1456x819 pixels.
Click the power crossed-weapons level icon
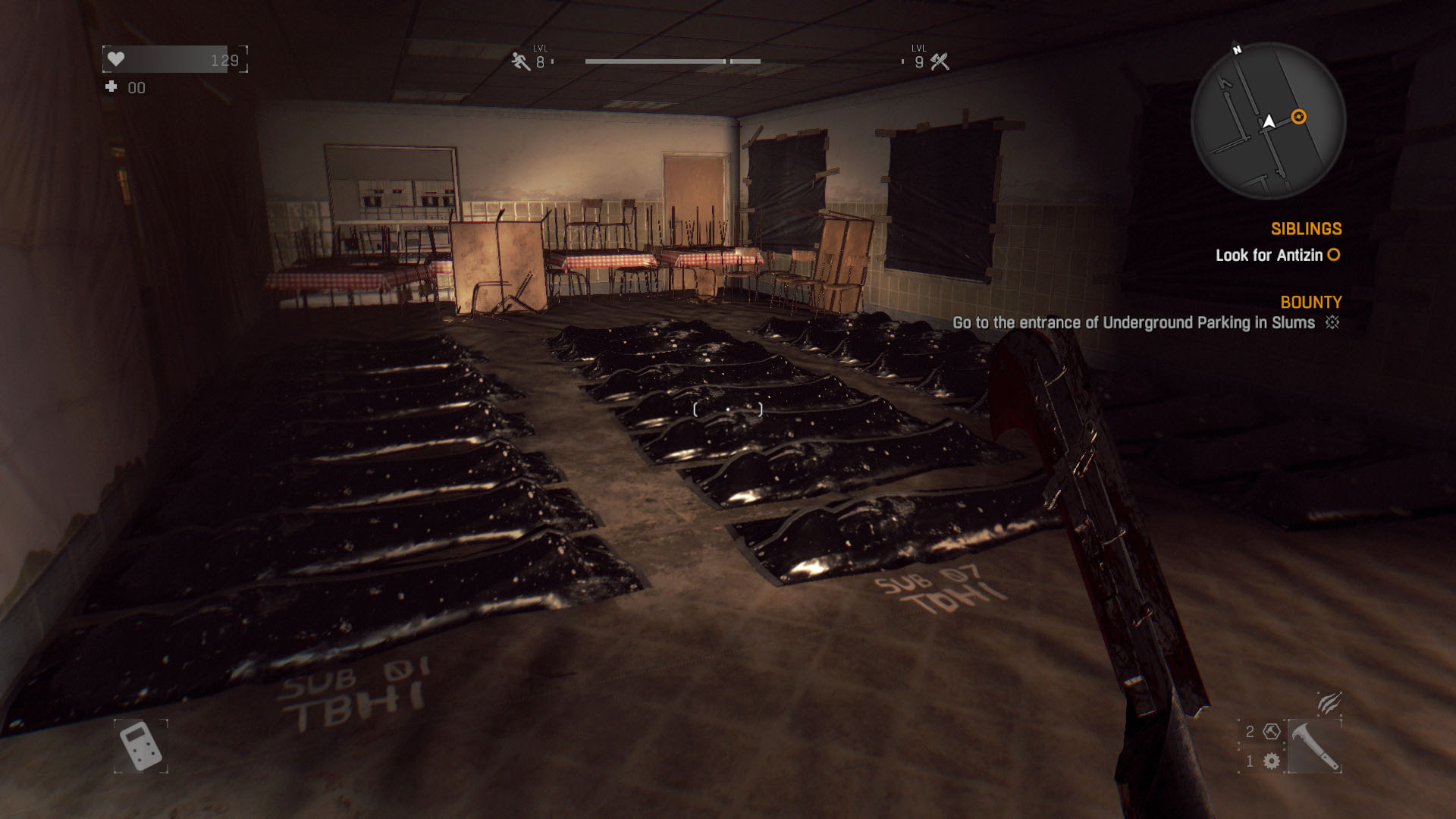click(940, 62)
